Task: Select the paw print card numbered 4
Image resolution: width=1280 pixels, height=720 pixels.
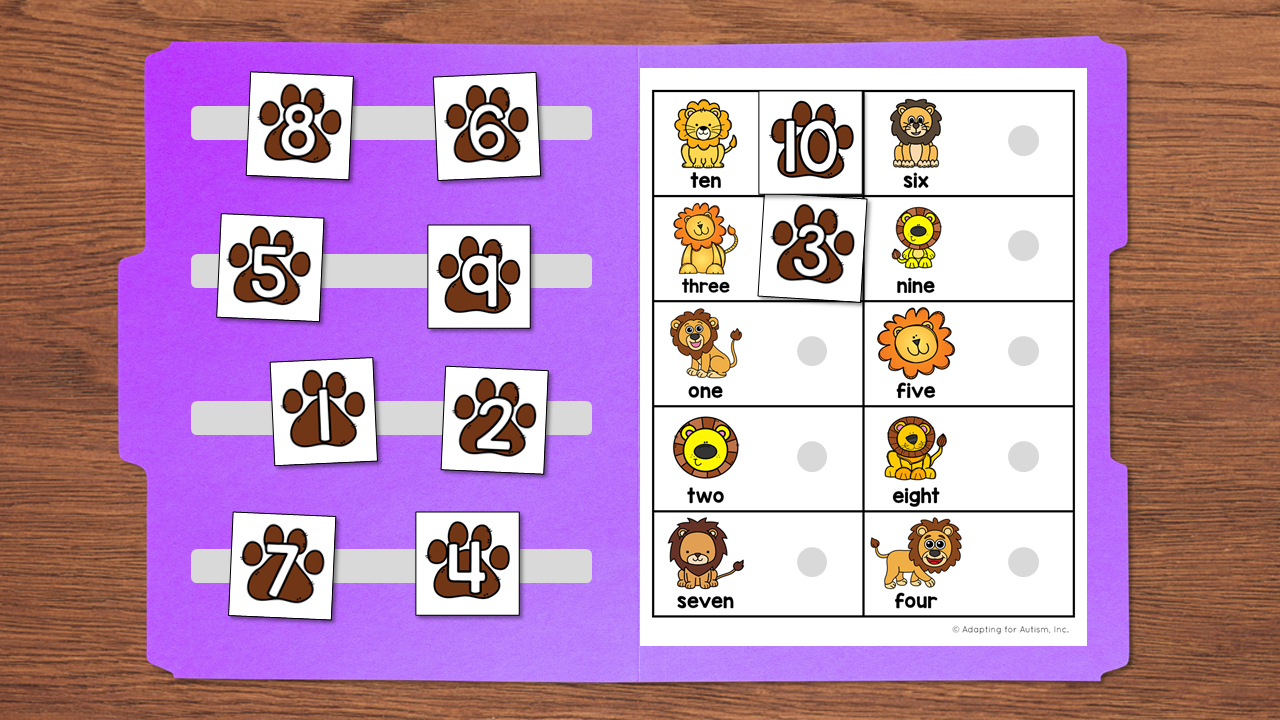Action: pyautogui.click(x=467, y=563)
